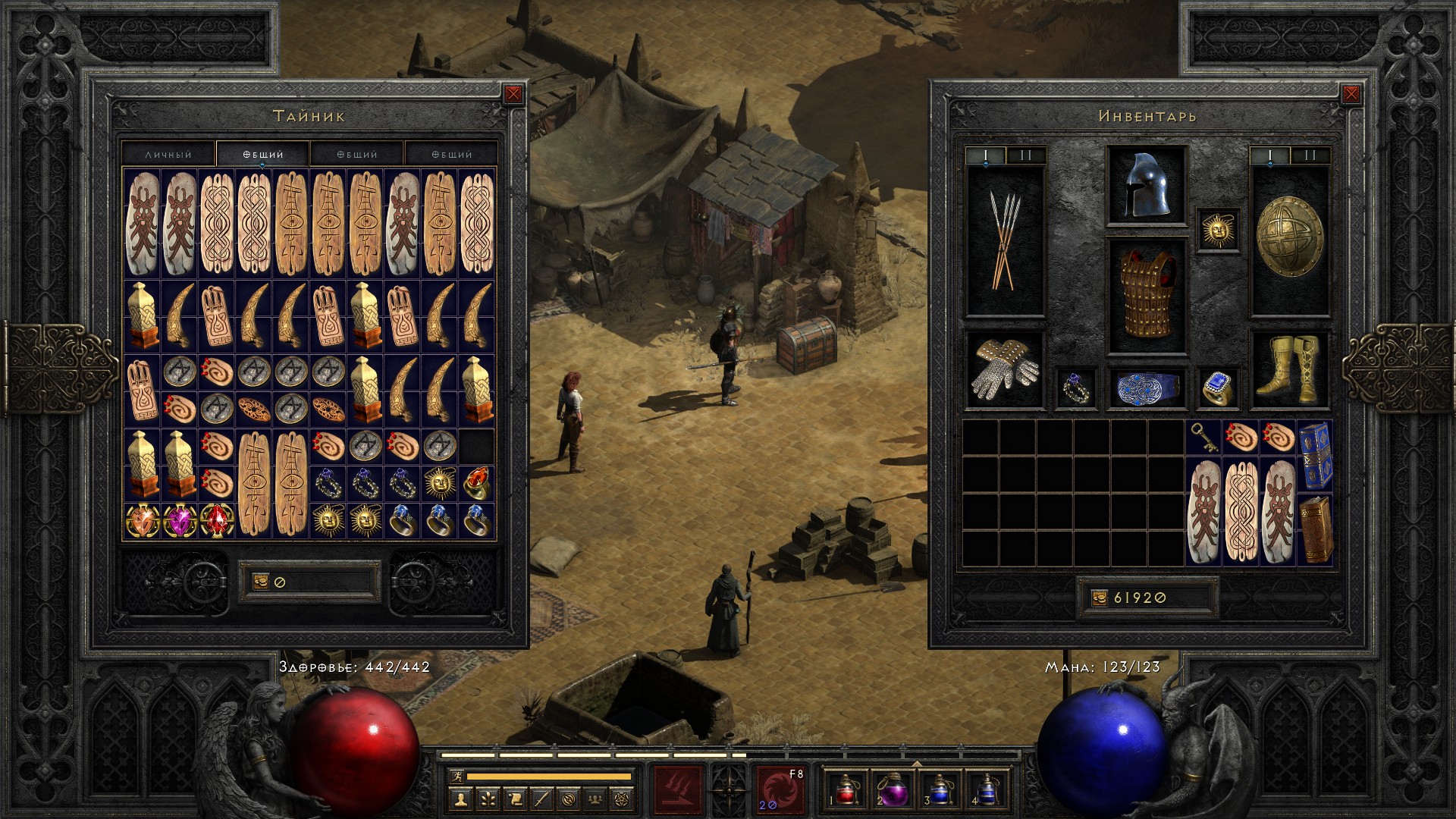Use the red healing potion belt slot
This screenshot has height=819, width=1456.
coord(844,789)
